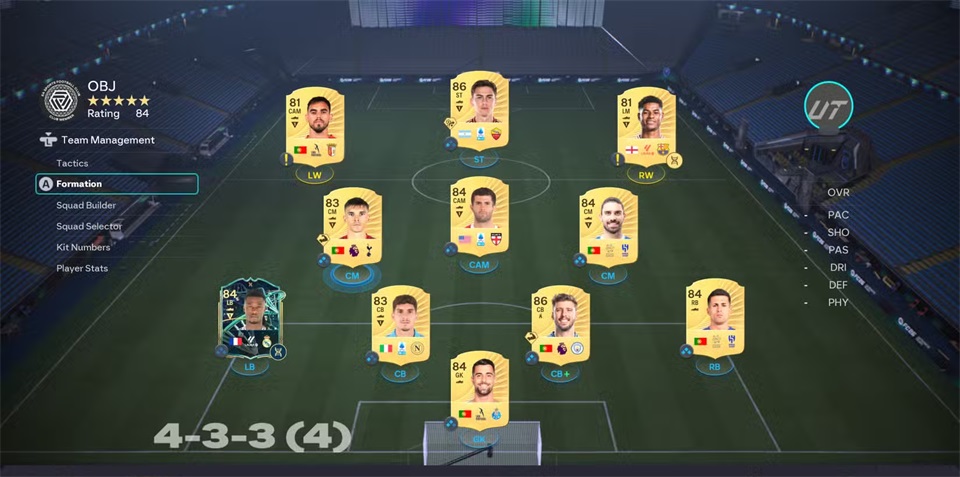Open the Tactics menu entry
The image size is (960, 477).
[x=72, y=163]
